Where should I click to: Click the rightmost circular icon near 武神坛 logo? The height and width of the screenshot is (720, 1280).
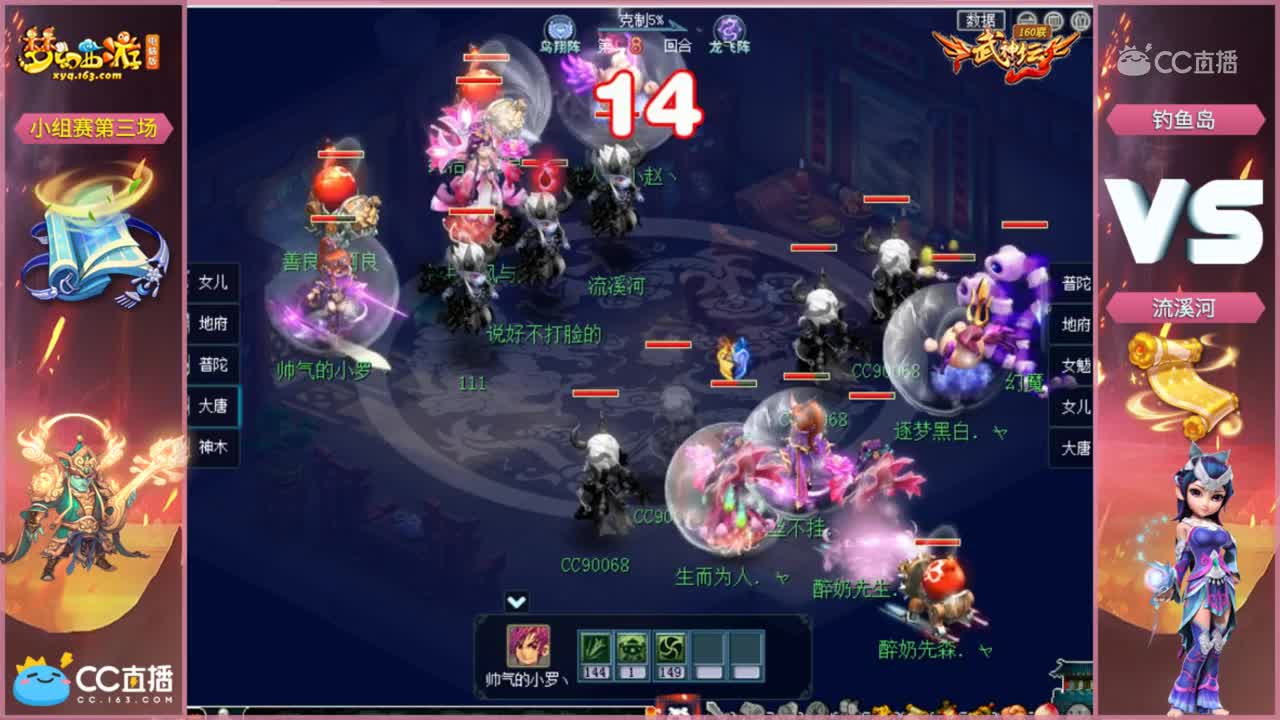coord(1079,19)
